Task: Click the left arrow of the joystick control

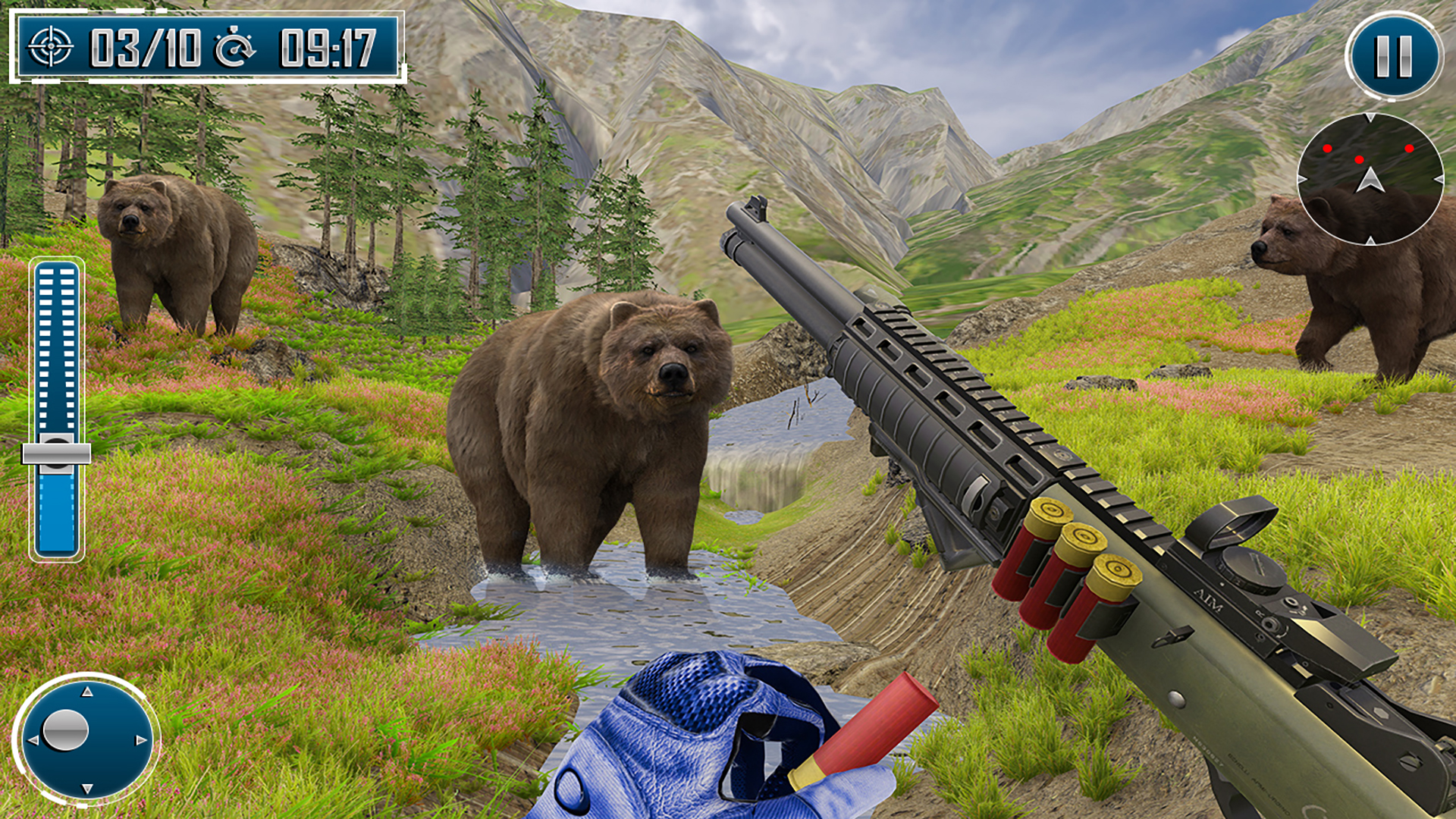Action: [33, 740]
